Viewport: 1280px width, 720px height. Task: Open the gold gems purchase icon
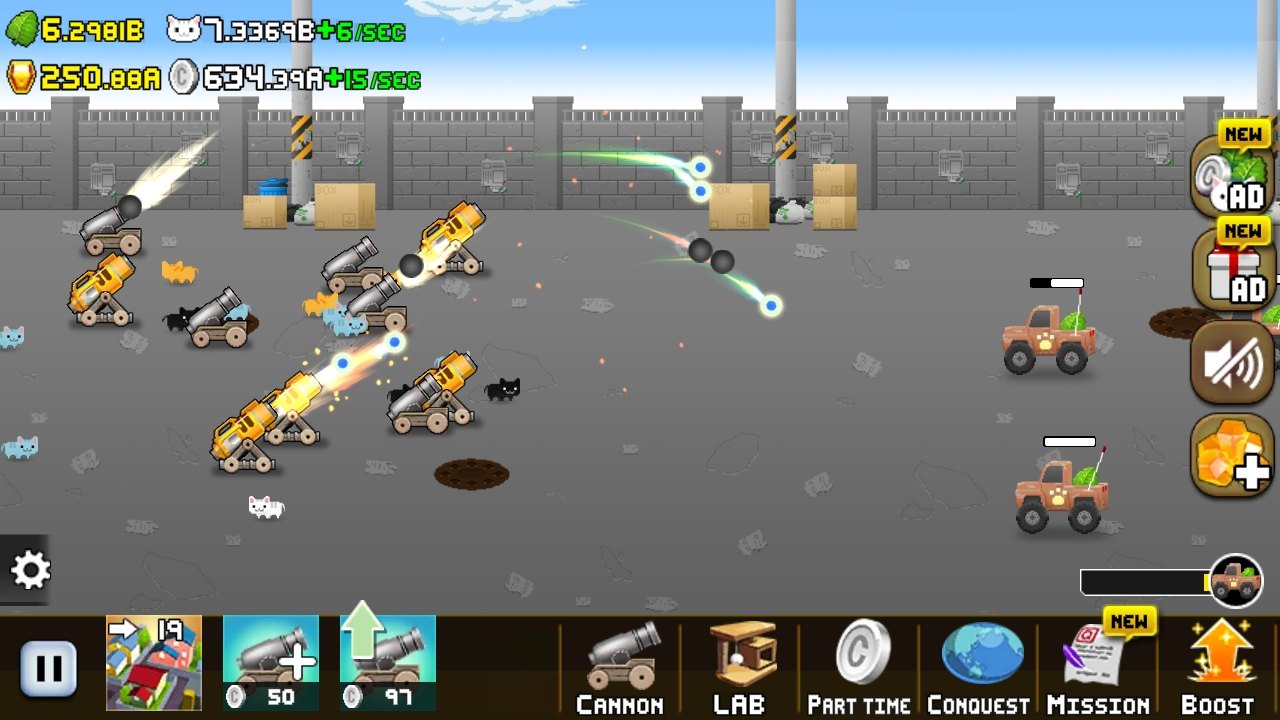pyautogui.click(x=1232, y=455)
